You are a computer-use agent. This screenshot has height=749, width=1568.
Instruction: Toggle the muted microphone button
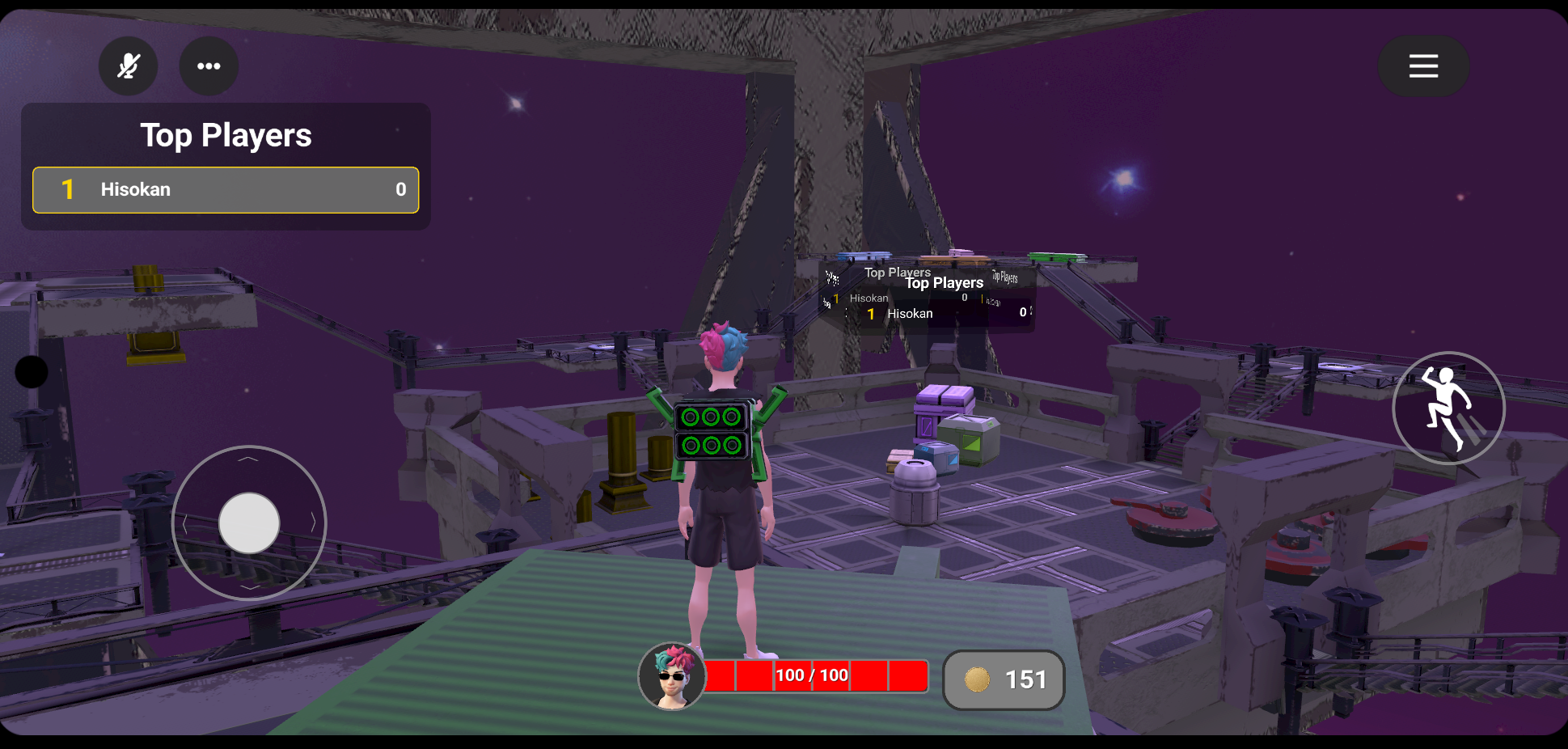tap(129, 66)
